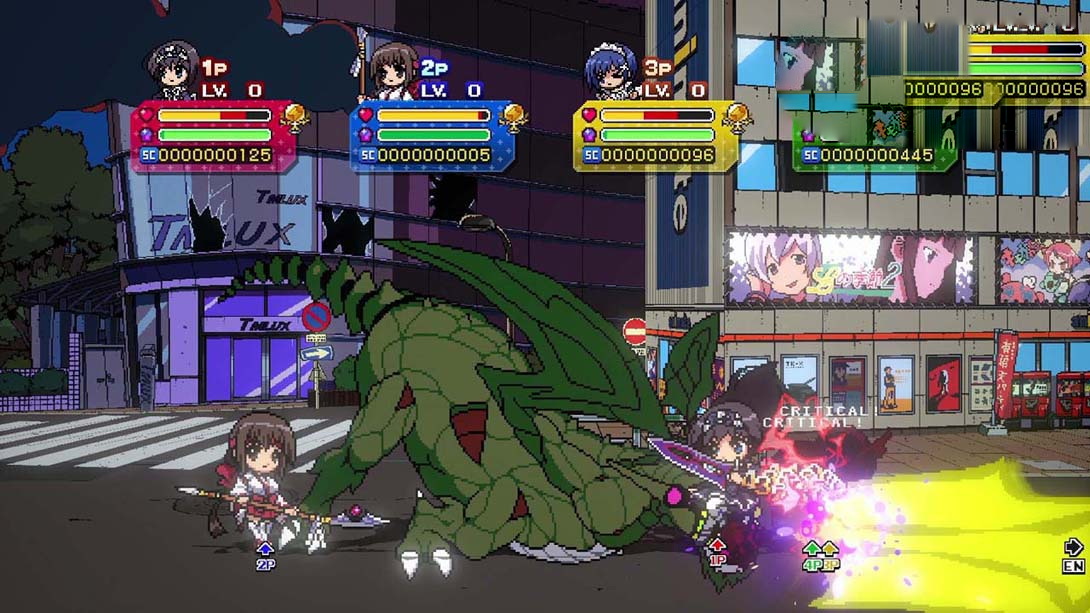The image size is (1090, 613).
Task: Click the gold trophy on 2P's blue panel
Action: [x=513, y=119]
